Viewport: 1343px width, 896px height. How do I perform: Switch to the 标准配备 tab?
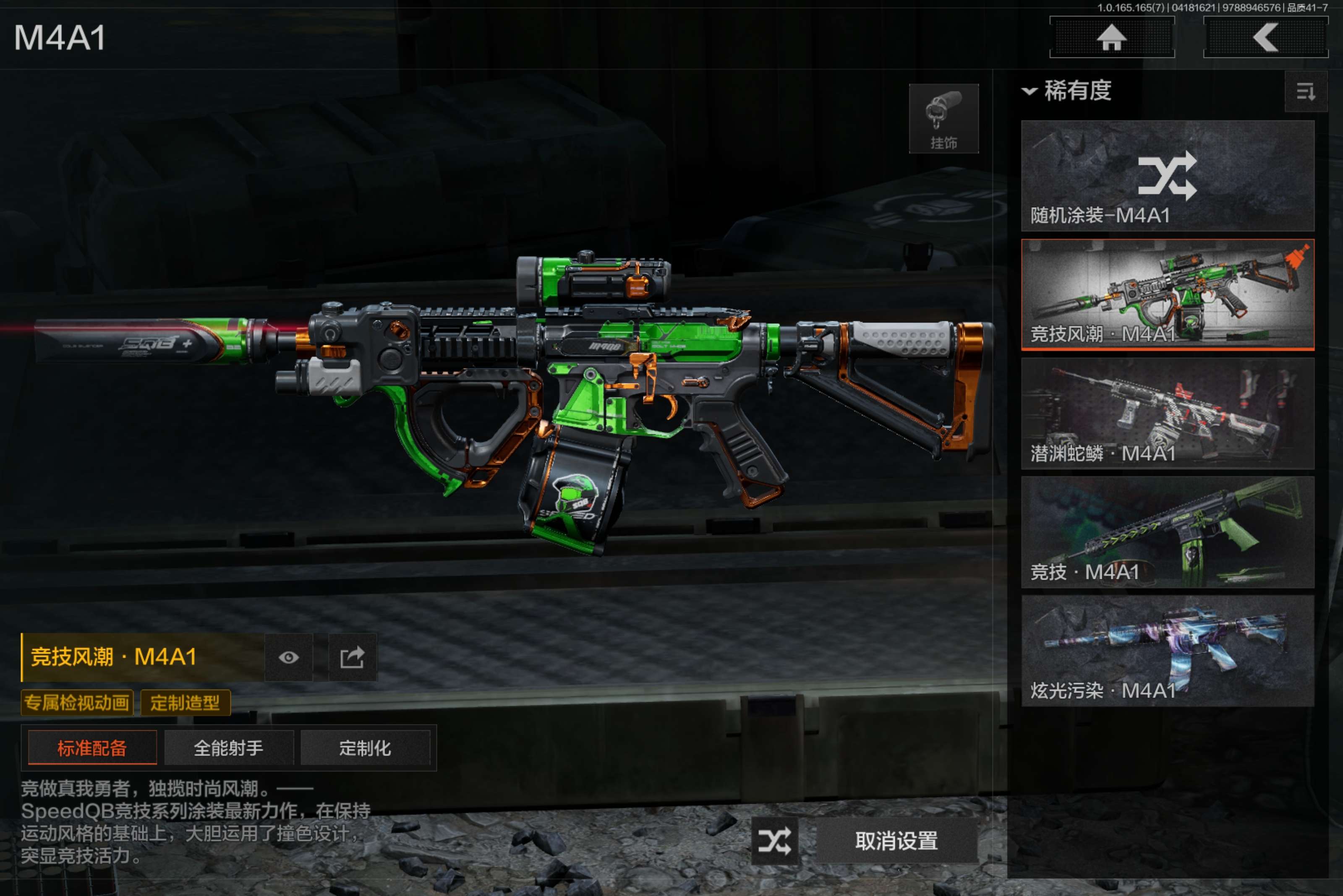(92, 748)
